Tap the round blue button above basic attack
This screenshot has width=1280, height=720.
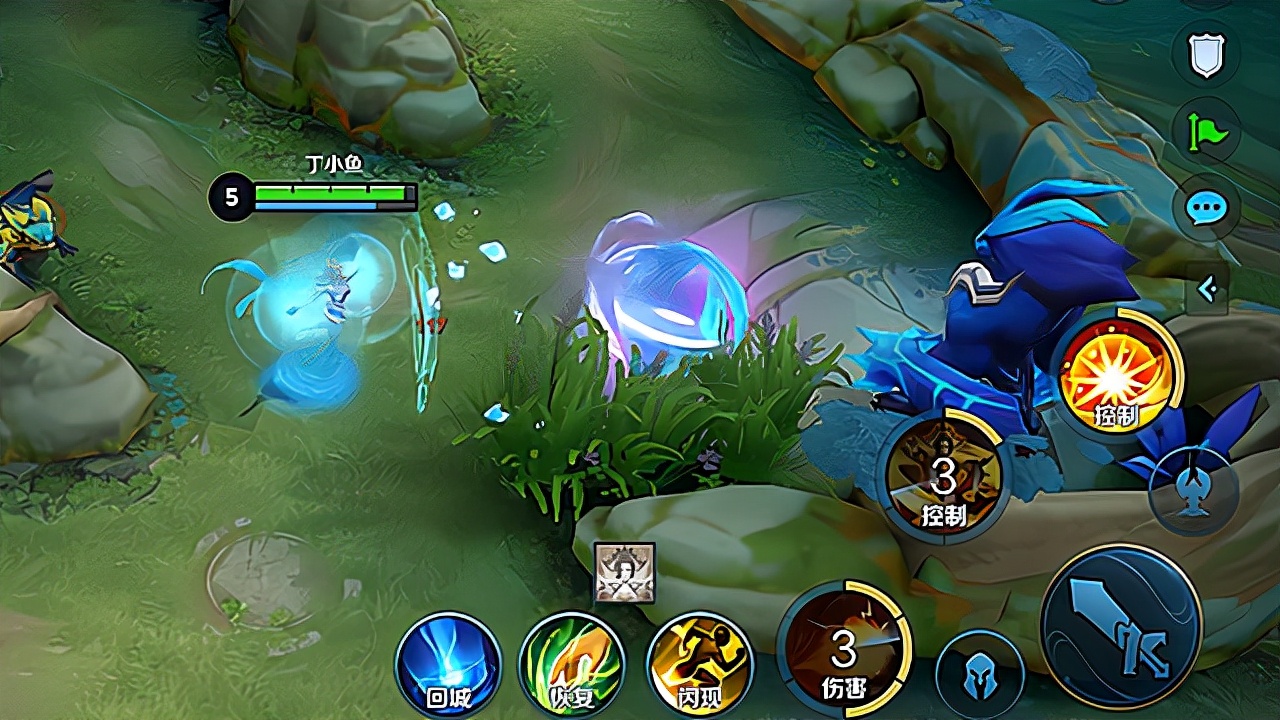pyautogui.click(x=1194, y=491)
